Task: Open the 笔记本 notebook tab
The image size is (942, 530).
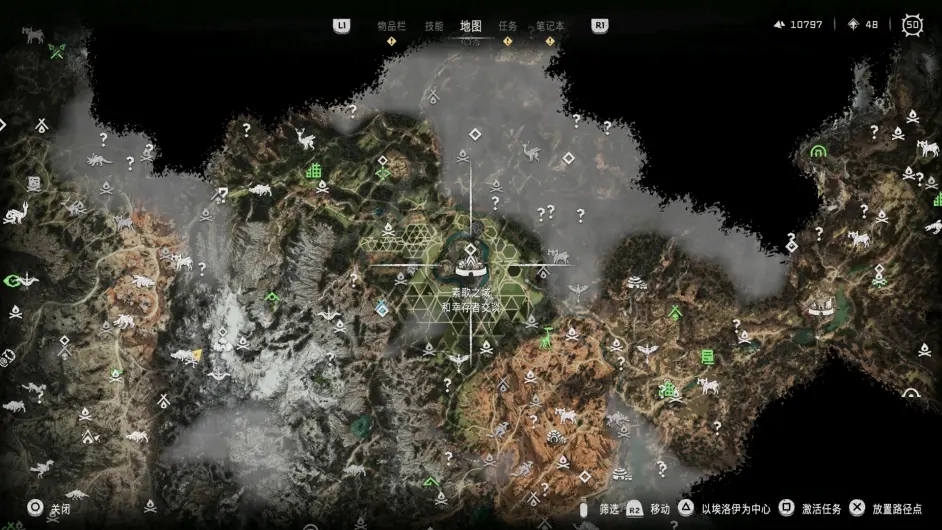Action: 550,26
